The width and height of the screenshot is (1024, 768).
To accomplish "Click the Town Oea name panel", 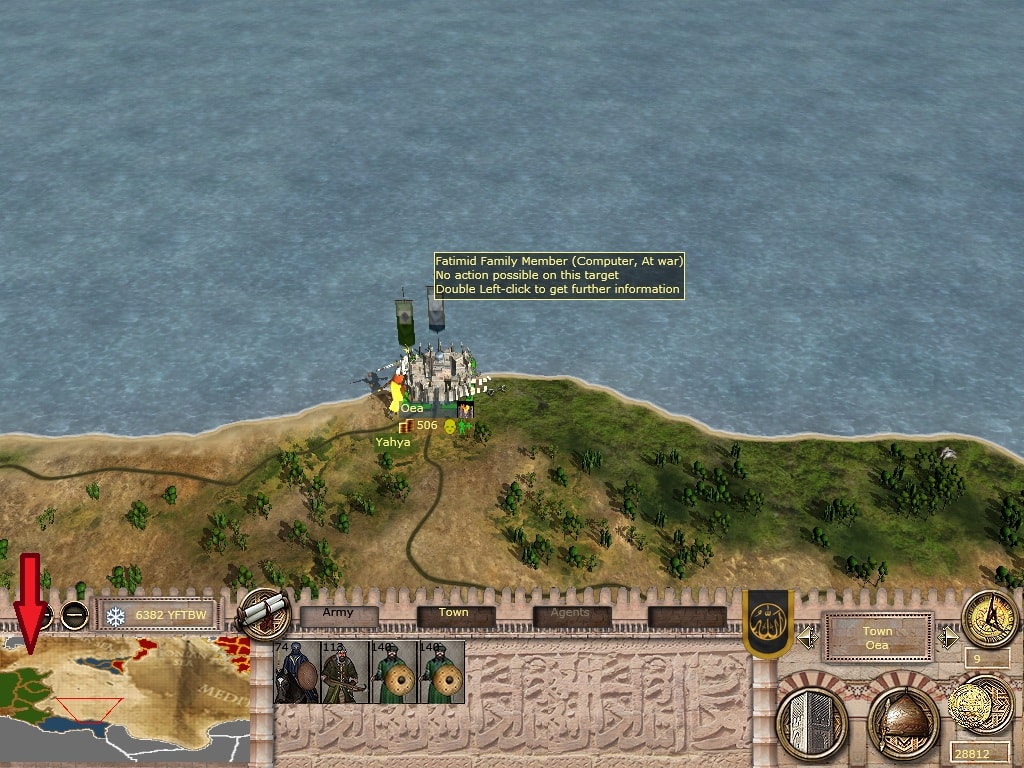I will (877, 637).
